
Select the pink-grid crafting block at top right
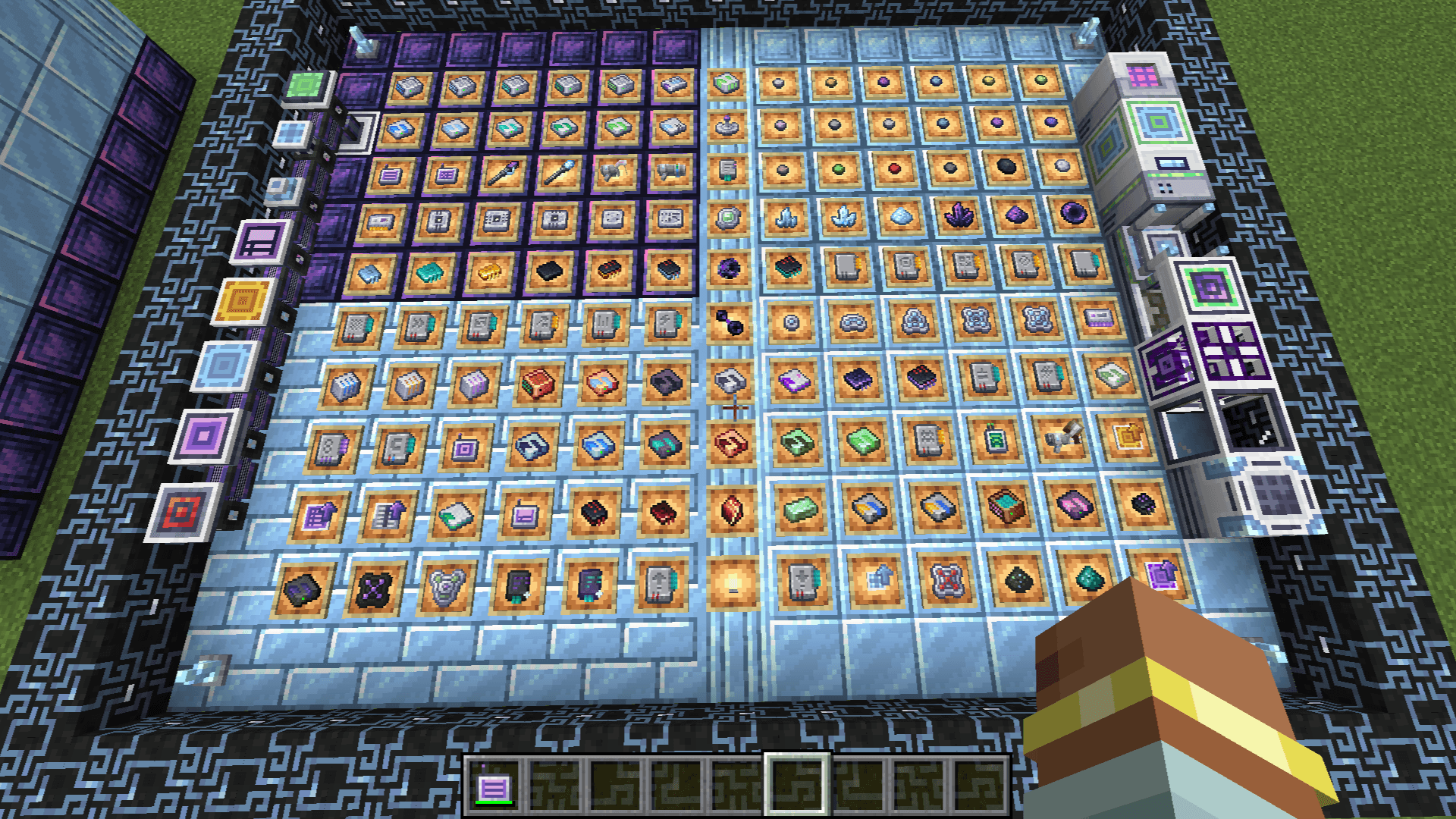coord(1141,76)
